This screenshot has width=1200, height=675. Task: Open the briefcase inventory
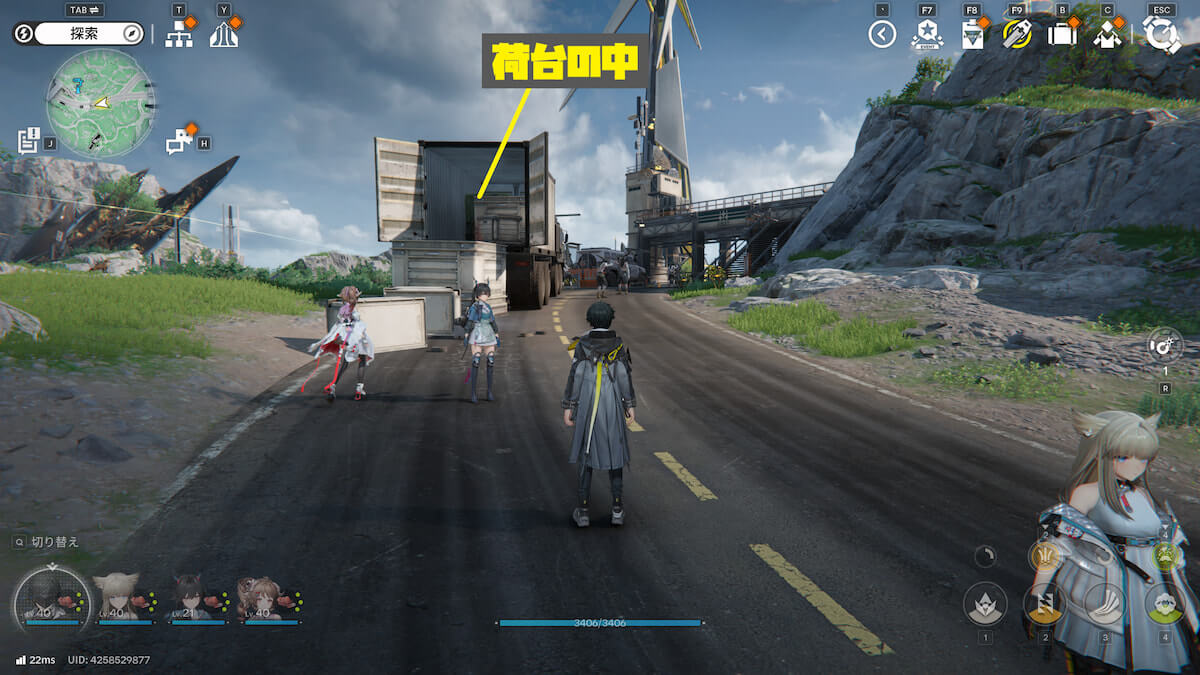pyautogui.click(x=1061, y=35)
